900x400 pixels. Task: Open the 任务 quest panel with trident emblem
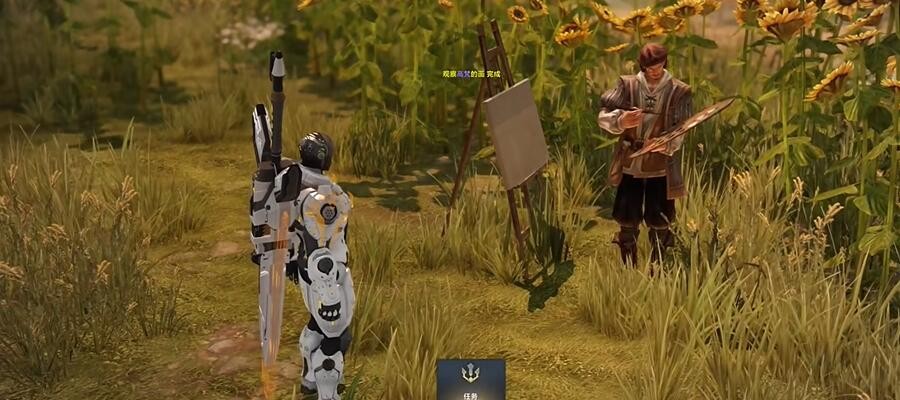[470, 380]
